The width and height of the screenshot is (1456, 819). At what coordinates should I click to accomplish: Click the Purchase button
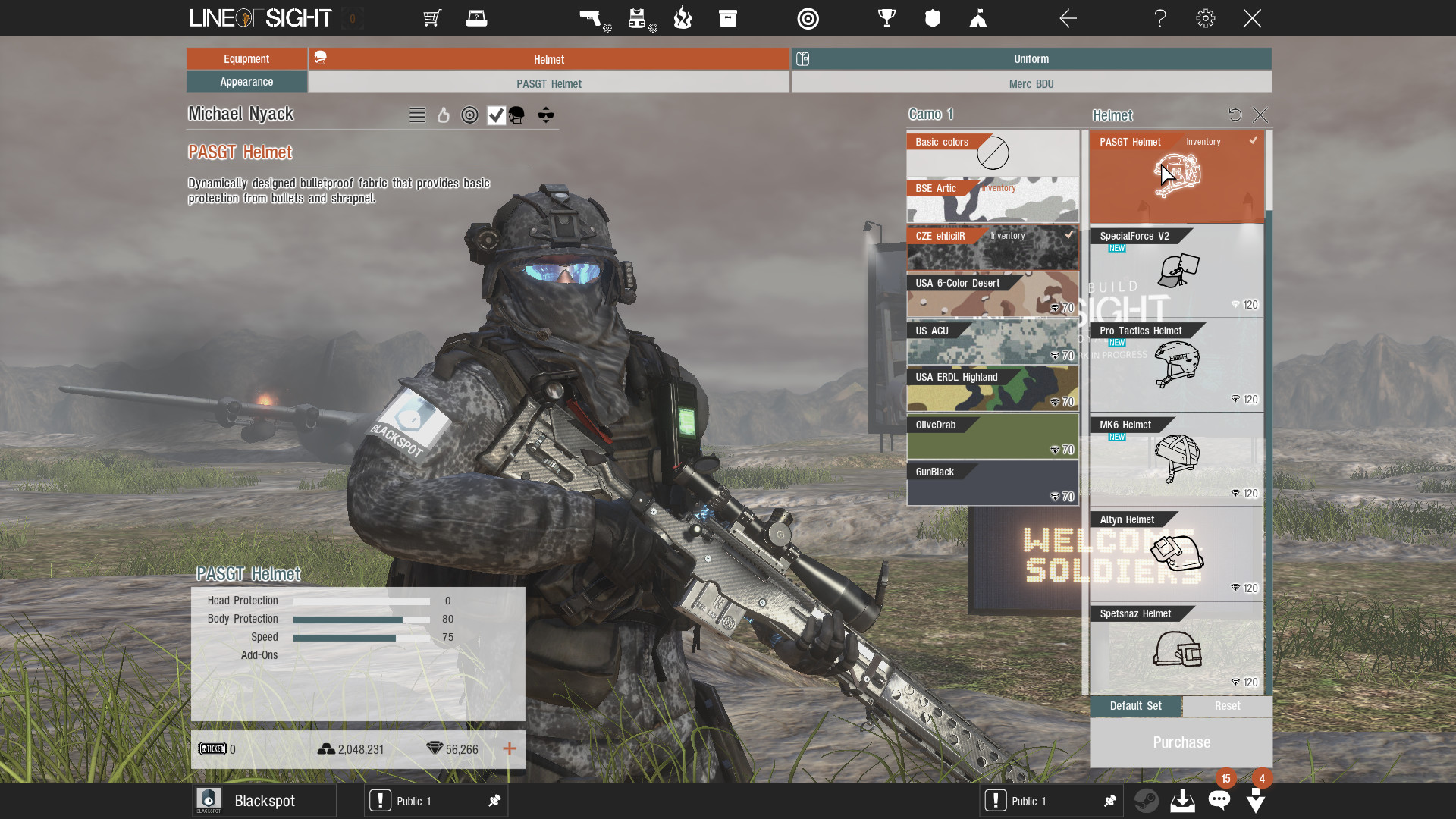pyautogui.click(x=1181, y=742)
